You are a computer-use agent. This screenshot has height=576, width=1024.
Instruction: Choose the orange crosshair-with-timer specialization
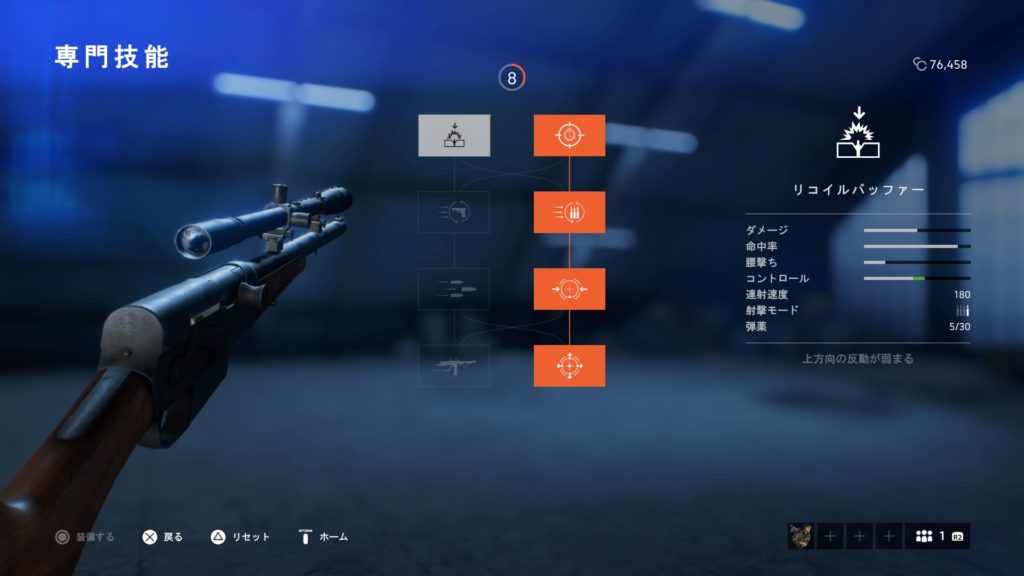(569, 135)
